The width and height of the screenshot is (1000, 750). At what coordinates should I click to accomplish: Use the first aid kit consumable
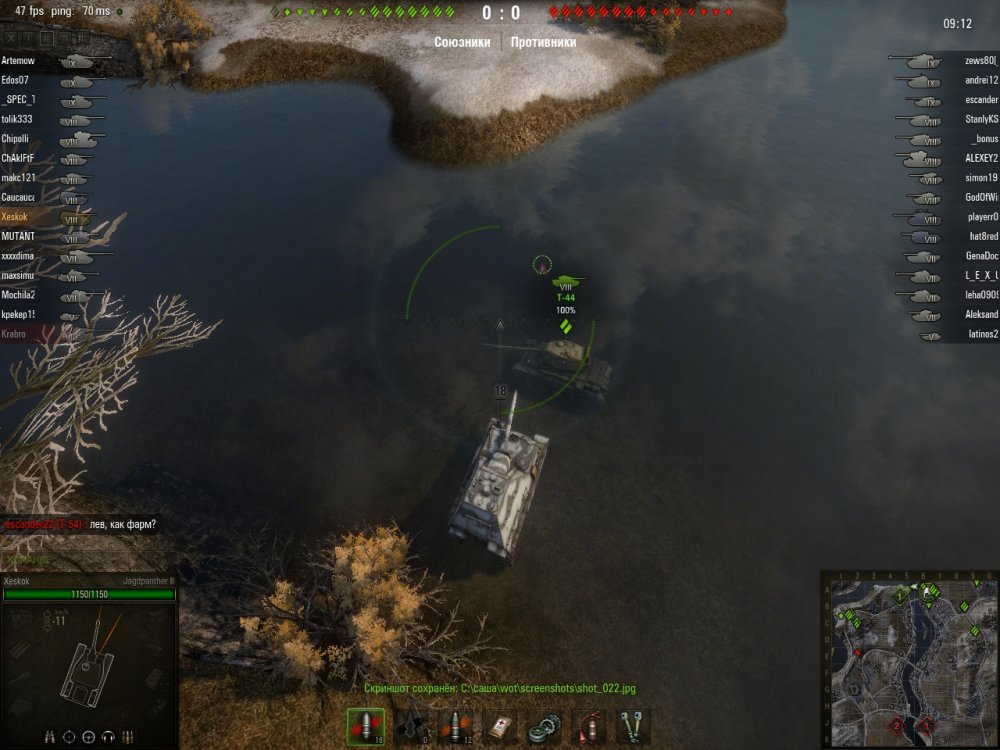500,726
